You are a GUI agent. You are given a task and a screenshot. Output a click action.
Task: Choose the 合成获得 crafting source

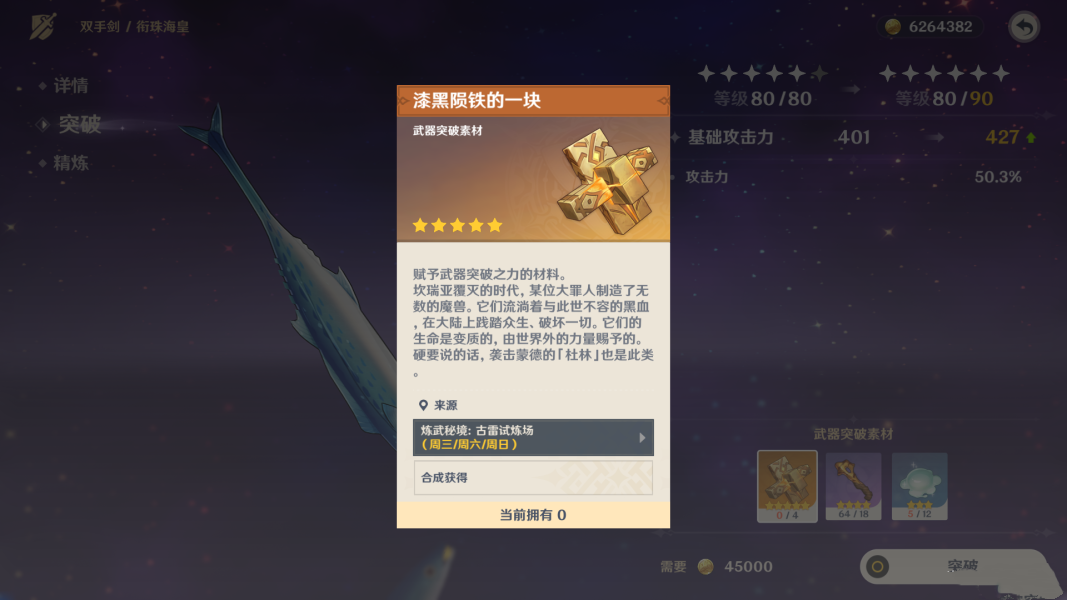[533, 478]
